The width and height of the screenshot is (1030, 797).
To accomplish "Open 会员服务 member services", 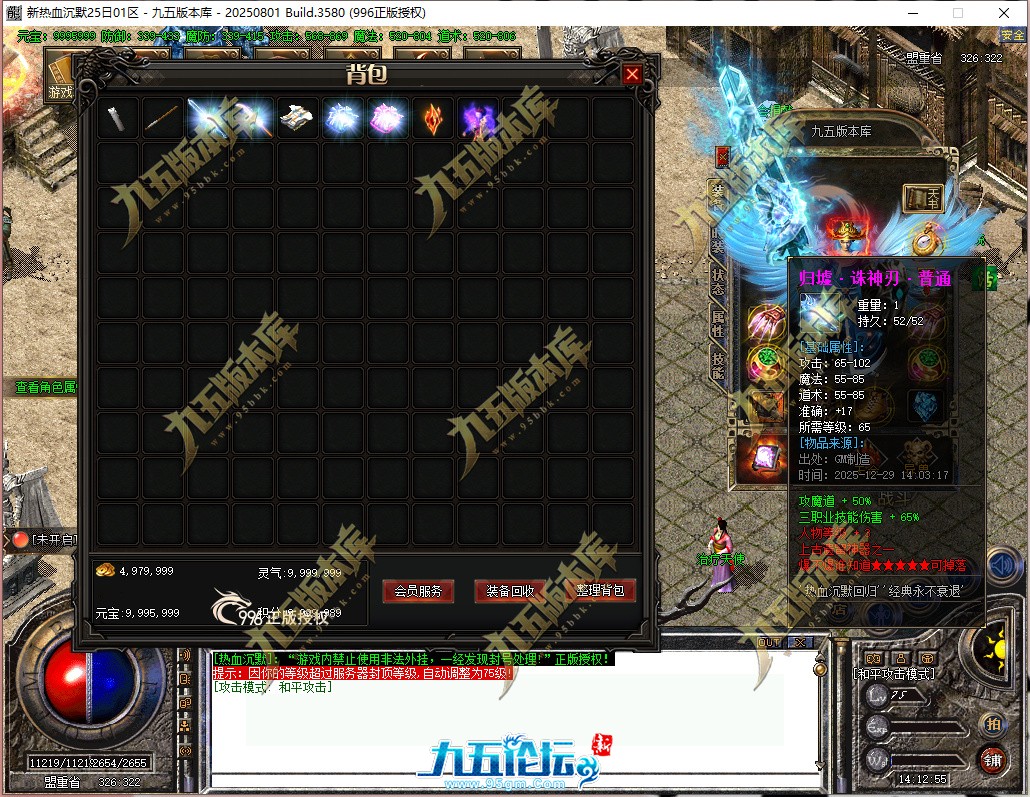I will (418, 591).
